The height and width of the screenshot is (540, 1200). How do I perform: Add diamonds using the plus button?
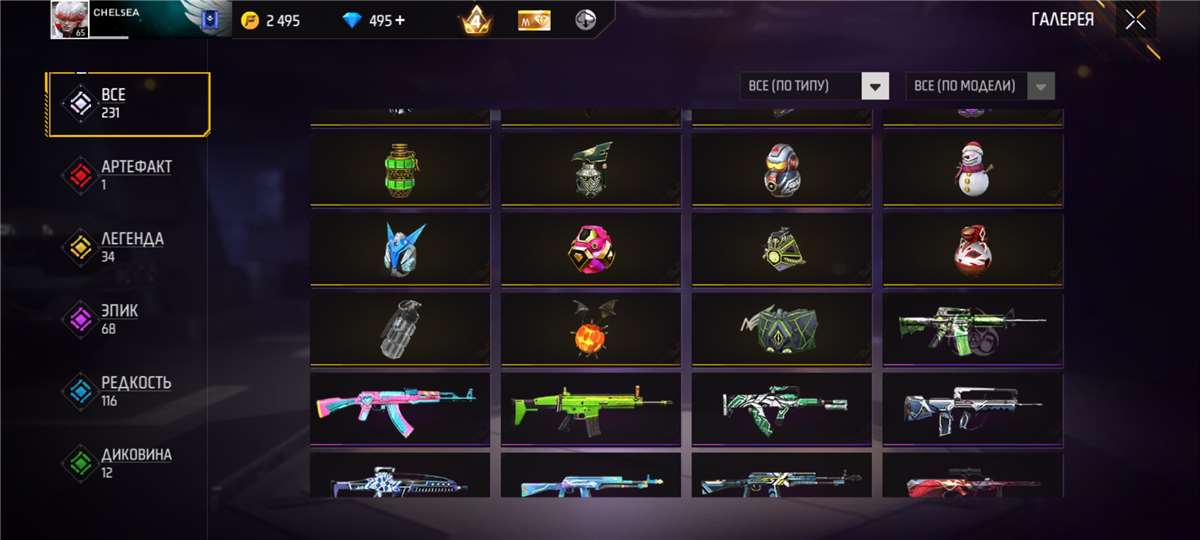[401, 20]
